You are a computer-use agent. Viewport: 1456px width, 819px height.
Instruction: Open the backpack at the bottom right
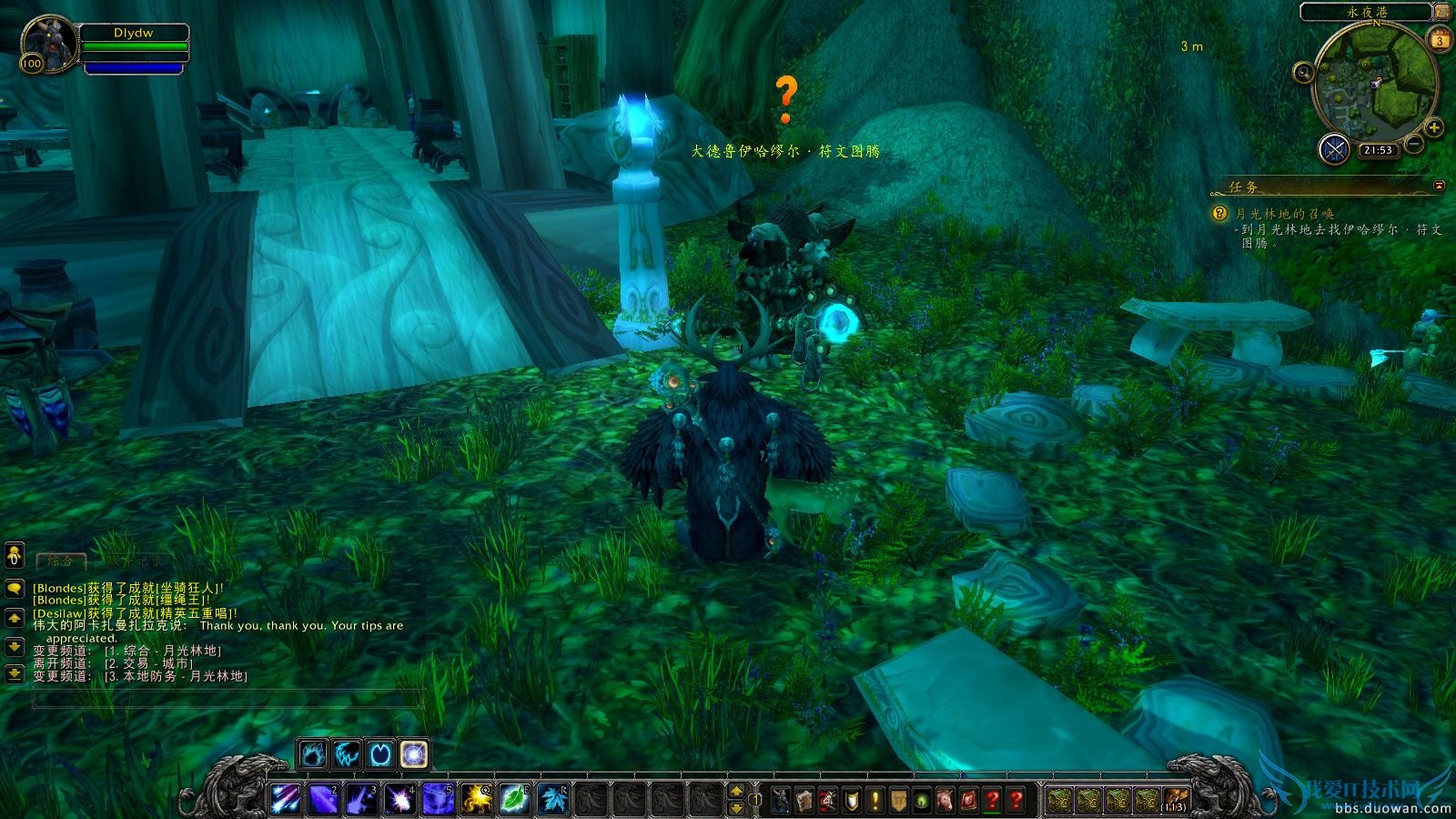pos(1175,797)
